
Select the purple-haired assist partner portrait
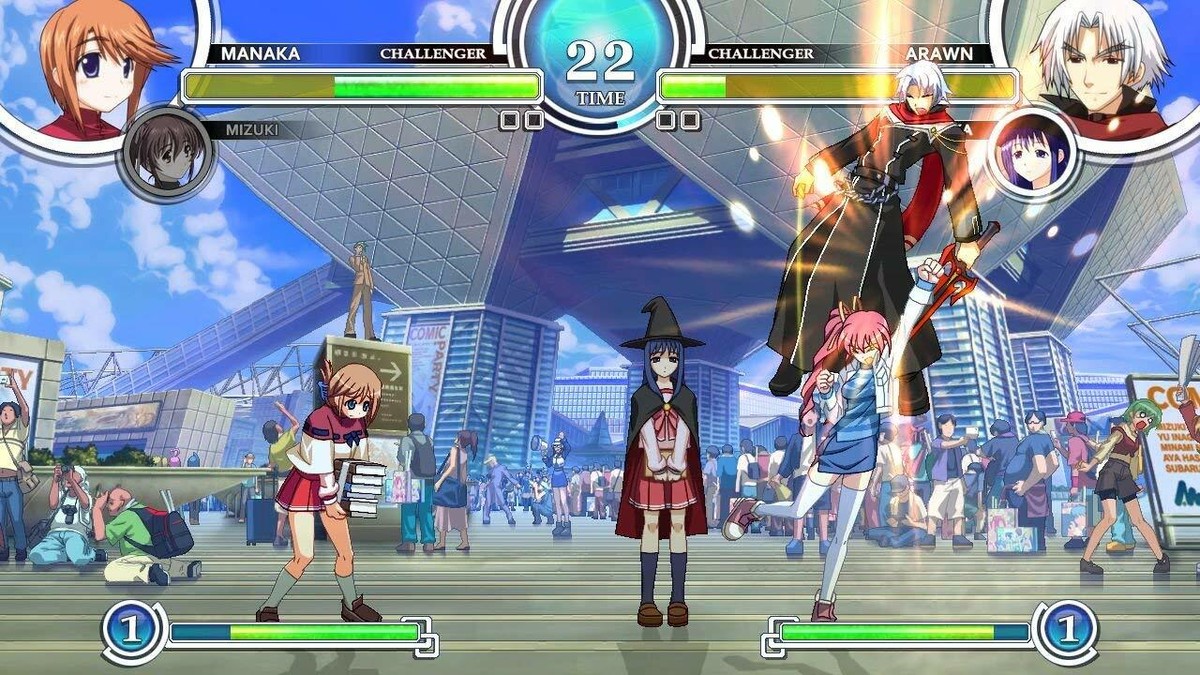click(1034, 153)
